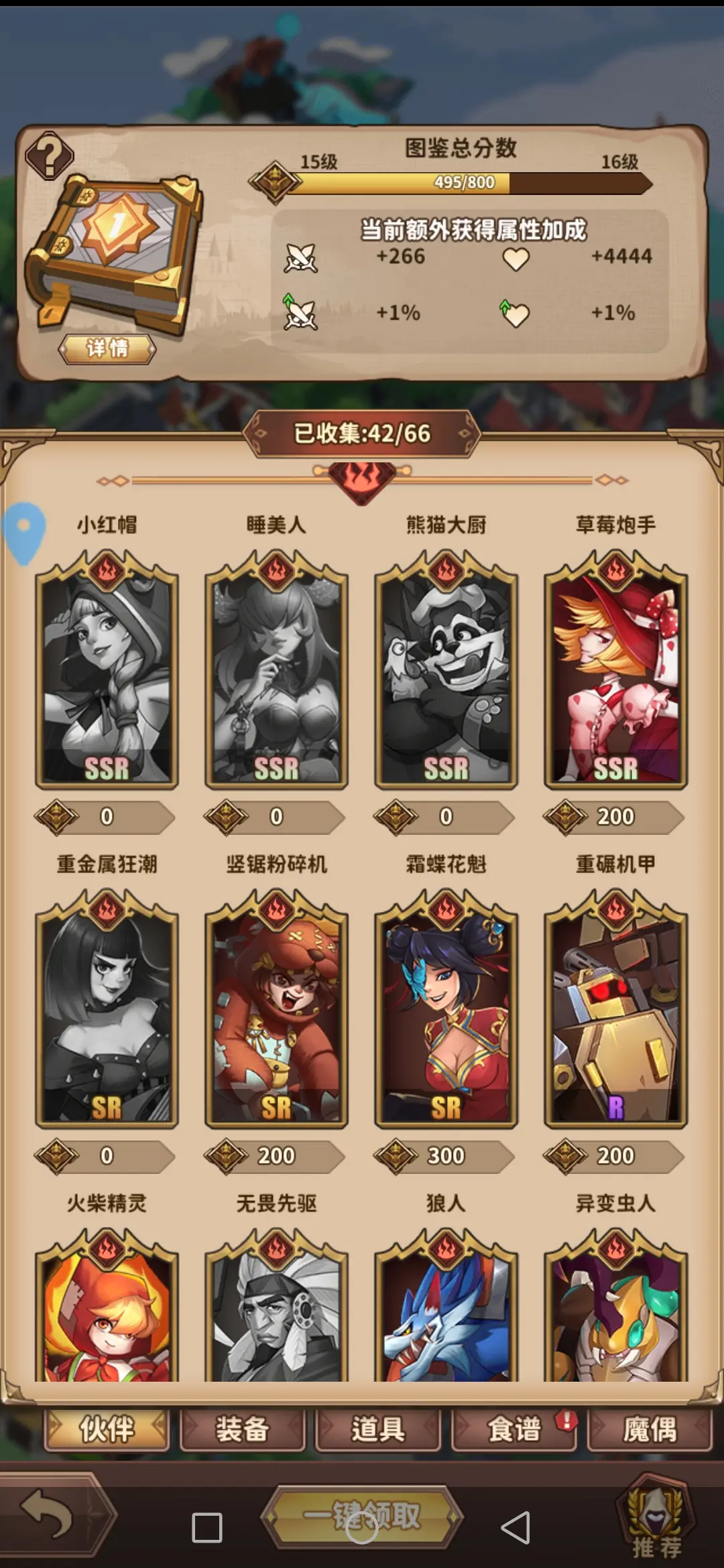Image resolution: width=724 pixels, height=1568 pixels.
Task: Select the 无畏先驱 card
Action: [x=276, y=1310]
